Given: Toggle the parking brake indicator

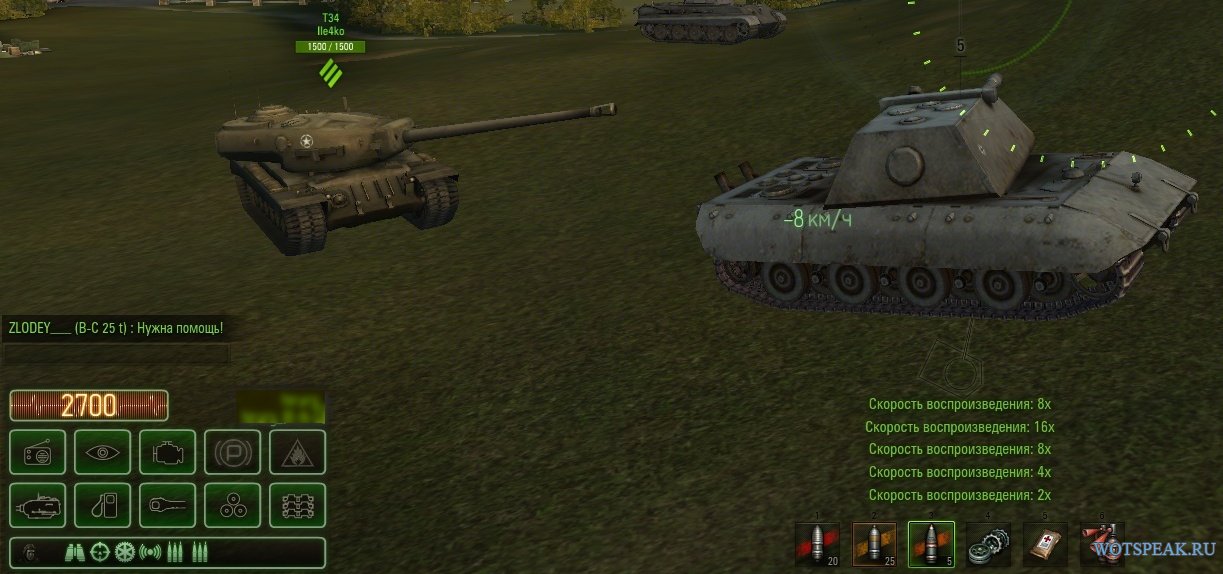Looking at the screenshot, I should coord(233,452).
